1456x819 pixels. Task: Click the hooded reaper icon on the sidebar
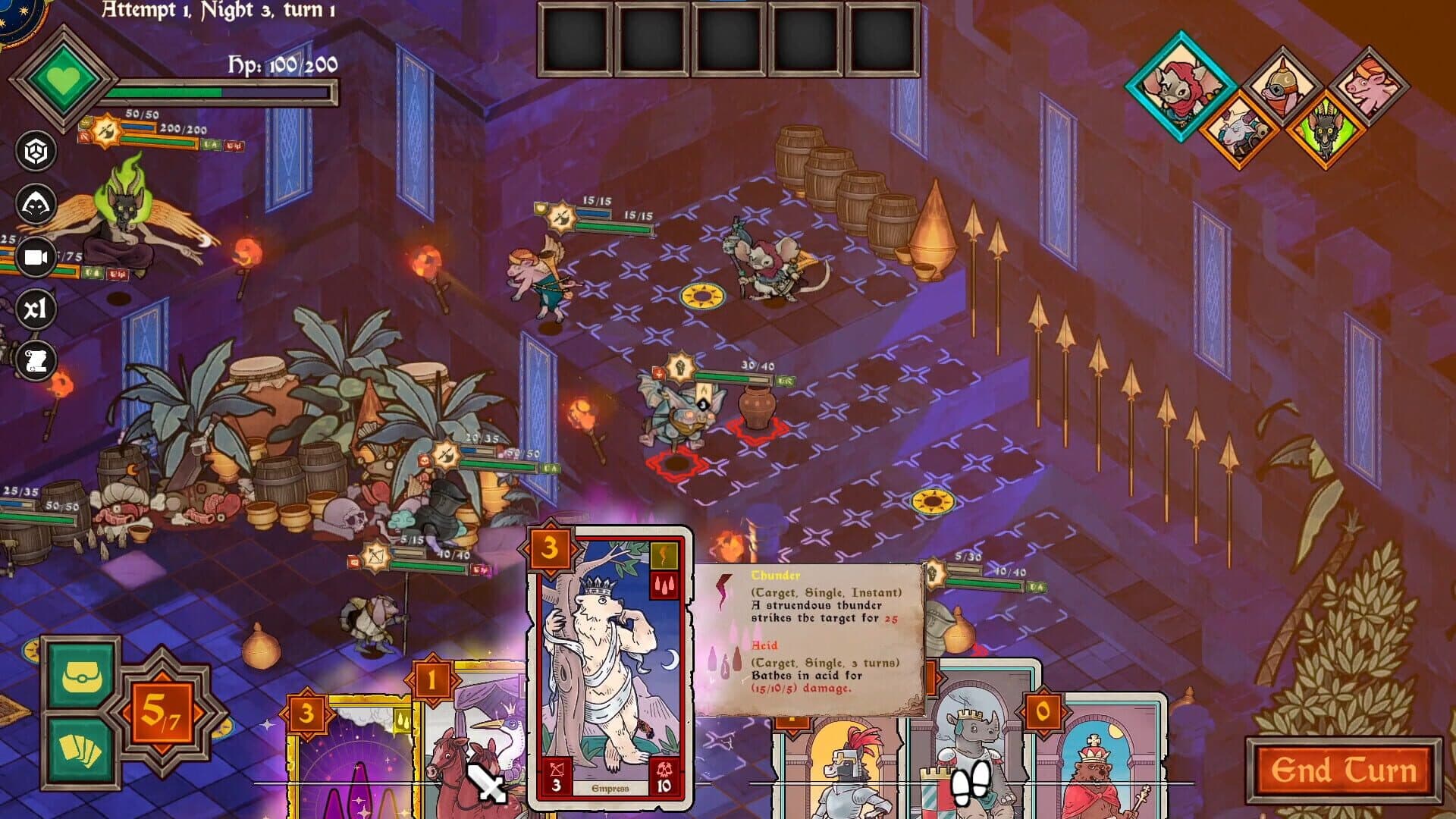(36, 203)
